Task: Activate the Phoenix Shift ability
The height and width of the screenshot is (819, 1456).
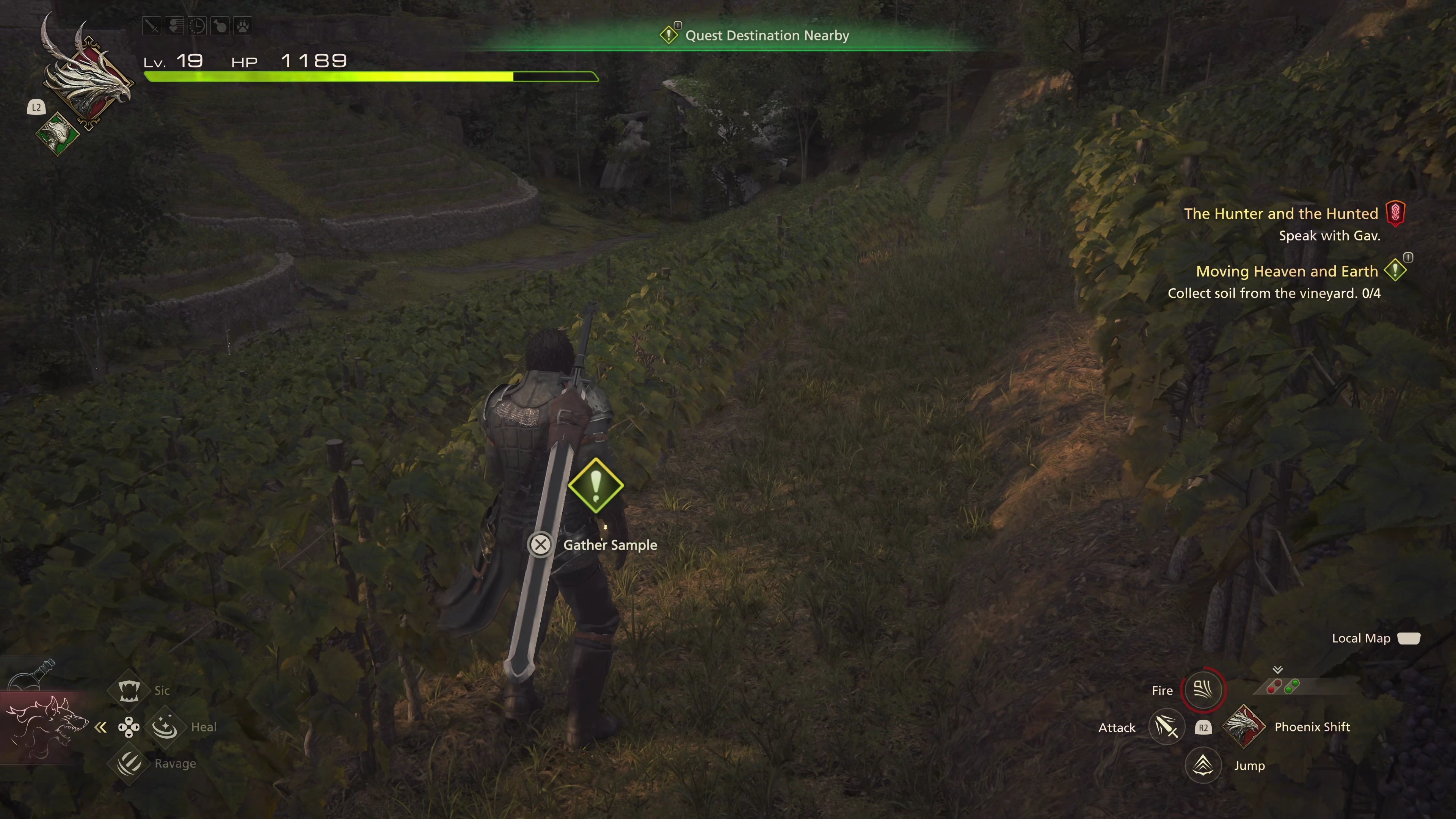Action: [1244, 727]
